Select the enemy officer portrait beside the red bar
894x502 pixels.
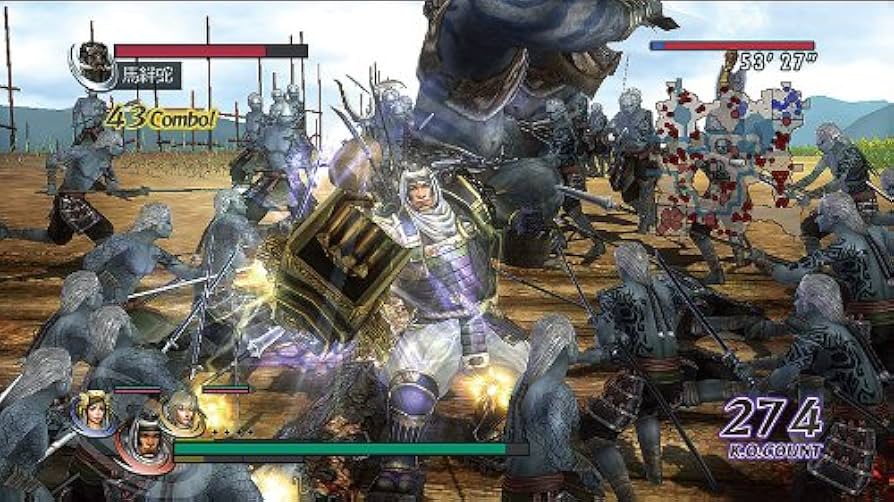(x=93, y=61)
